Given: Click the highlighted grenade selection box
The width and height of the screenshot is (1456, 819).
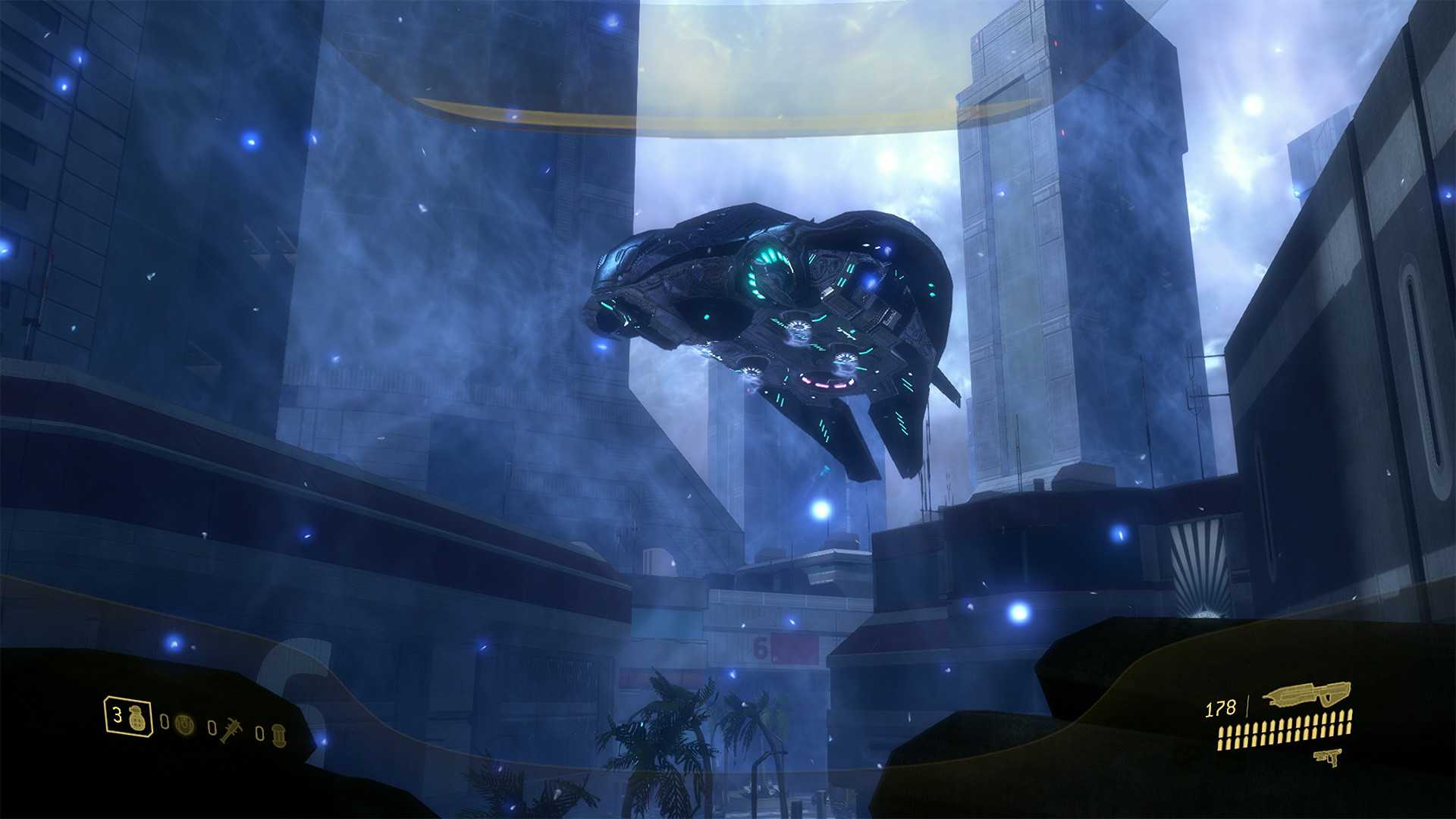Looking at the screenshot, I should click(x=127, y=716).
